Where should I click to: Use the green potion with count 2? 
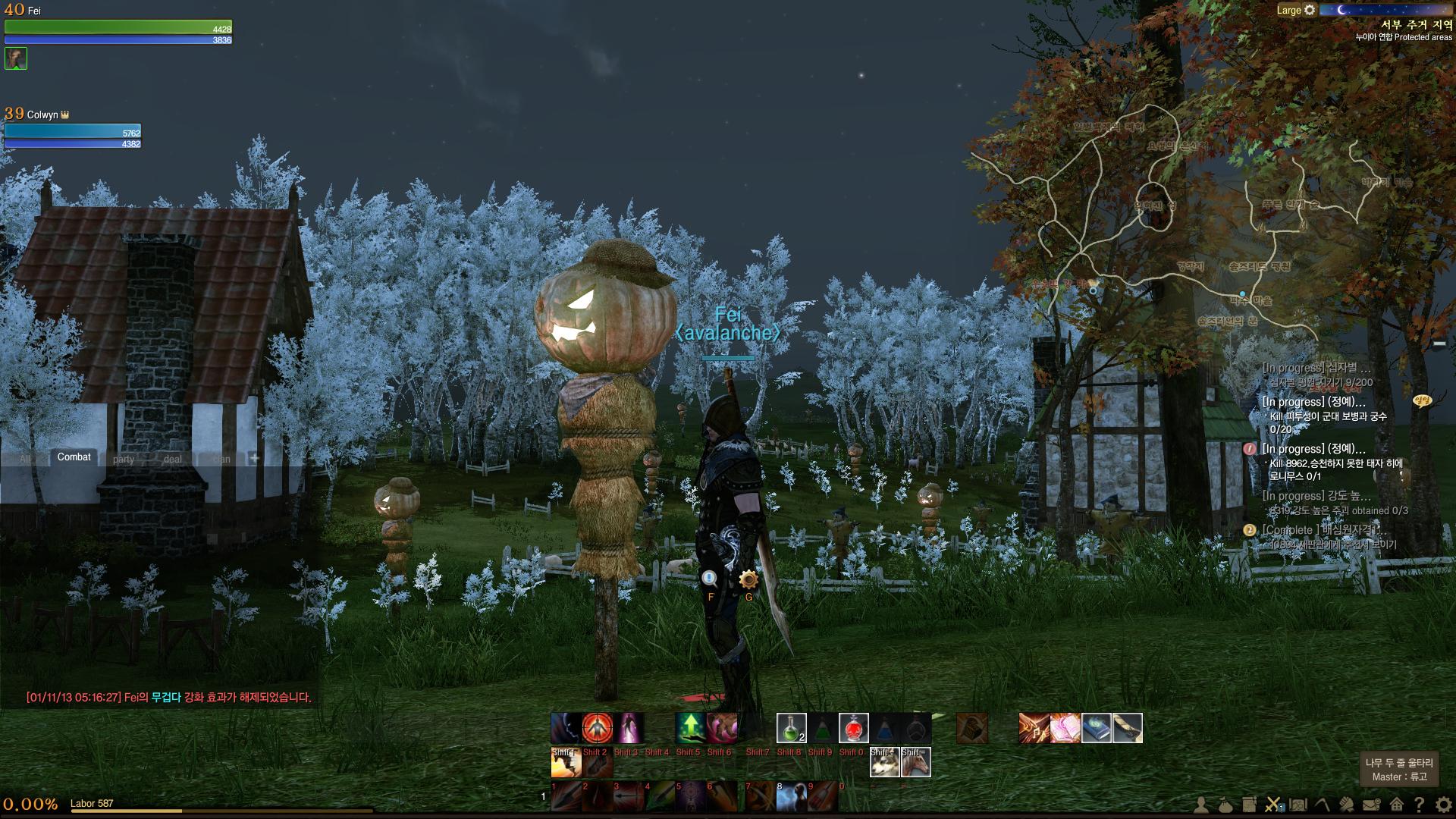tap(791, 728)
